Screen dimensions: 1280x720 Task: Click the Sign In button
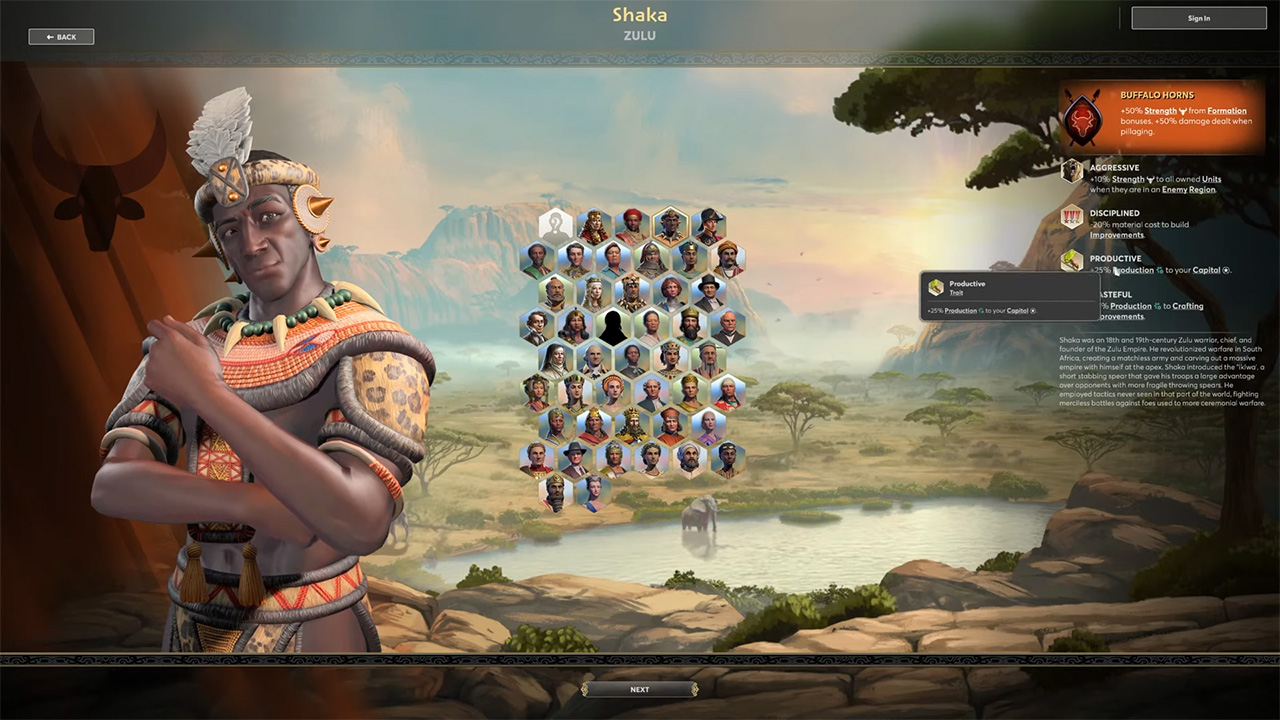tap(1198, 18)
